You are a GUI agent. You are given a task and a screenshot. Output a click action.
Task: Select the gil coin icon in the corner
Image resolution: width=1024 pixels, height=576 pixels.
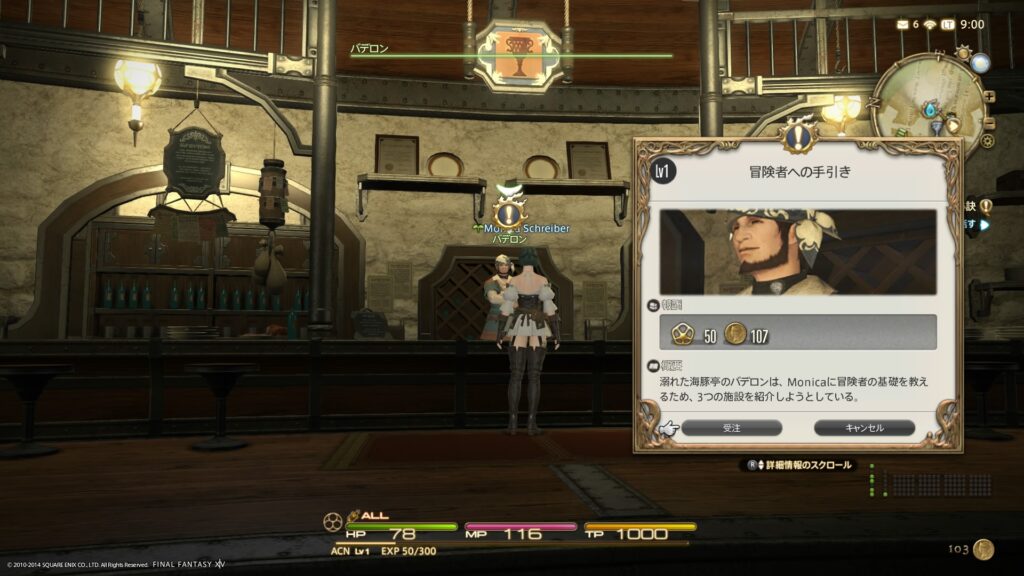coord(984,549)
